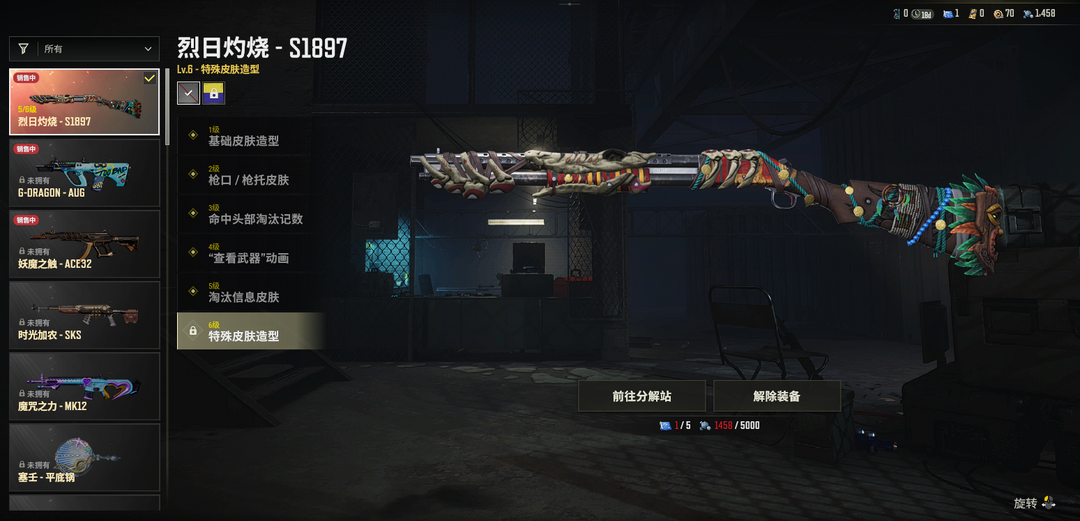Open the 所有 filter dropdown

click(x=84, y=48)
